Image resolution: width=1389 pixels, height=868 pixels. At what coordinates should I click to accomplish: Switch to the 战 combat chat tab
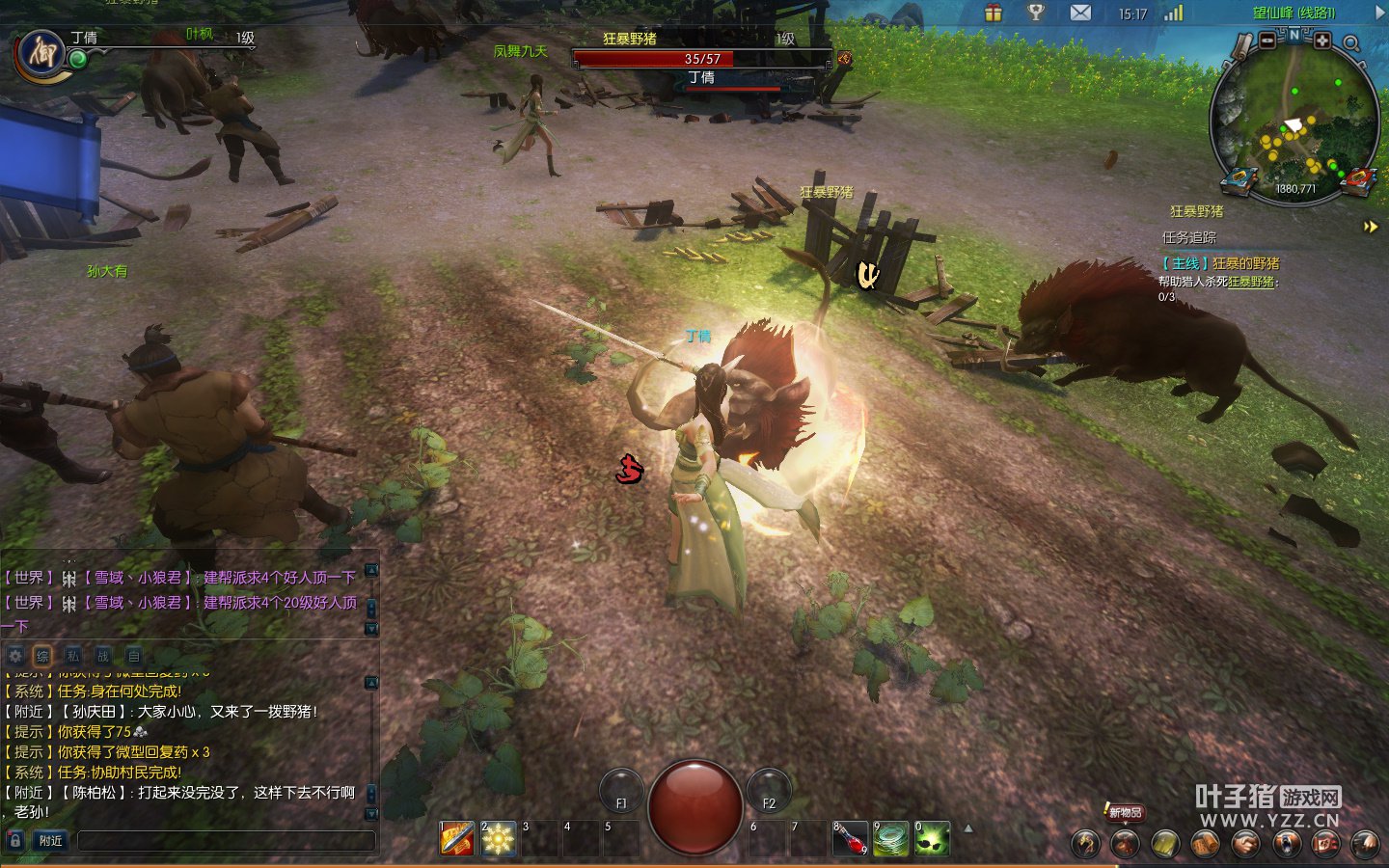[103, 656]
